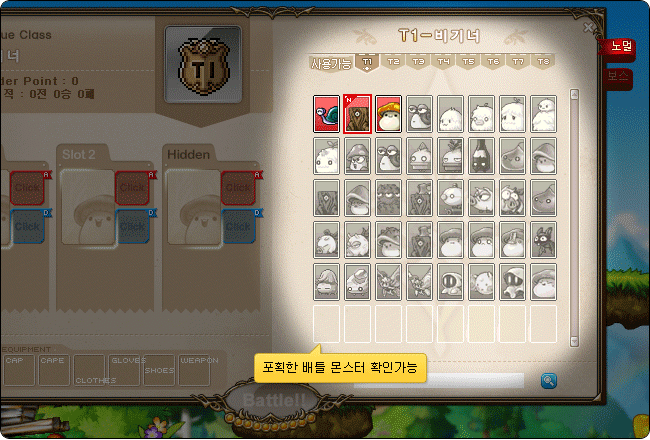Select the blue snail monster card
The width and height of the screenshot is (650, 440).
click(x=326, y=114)
